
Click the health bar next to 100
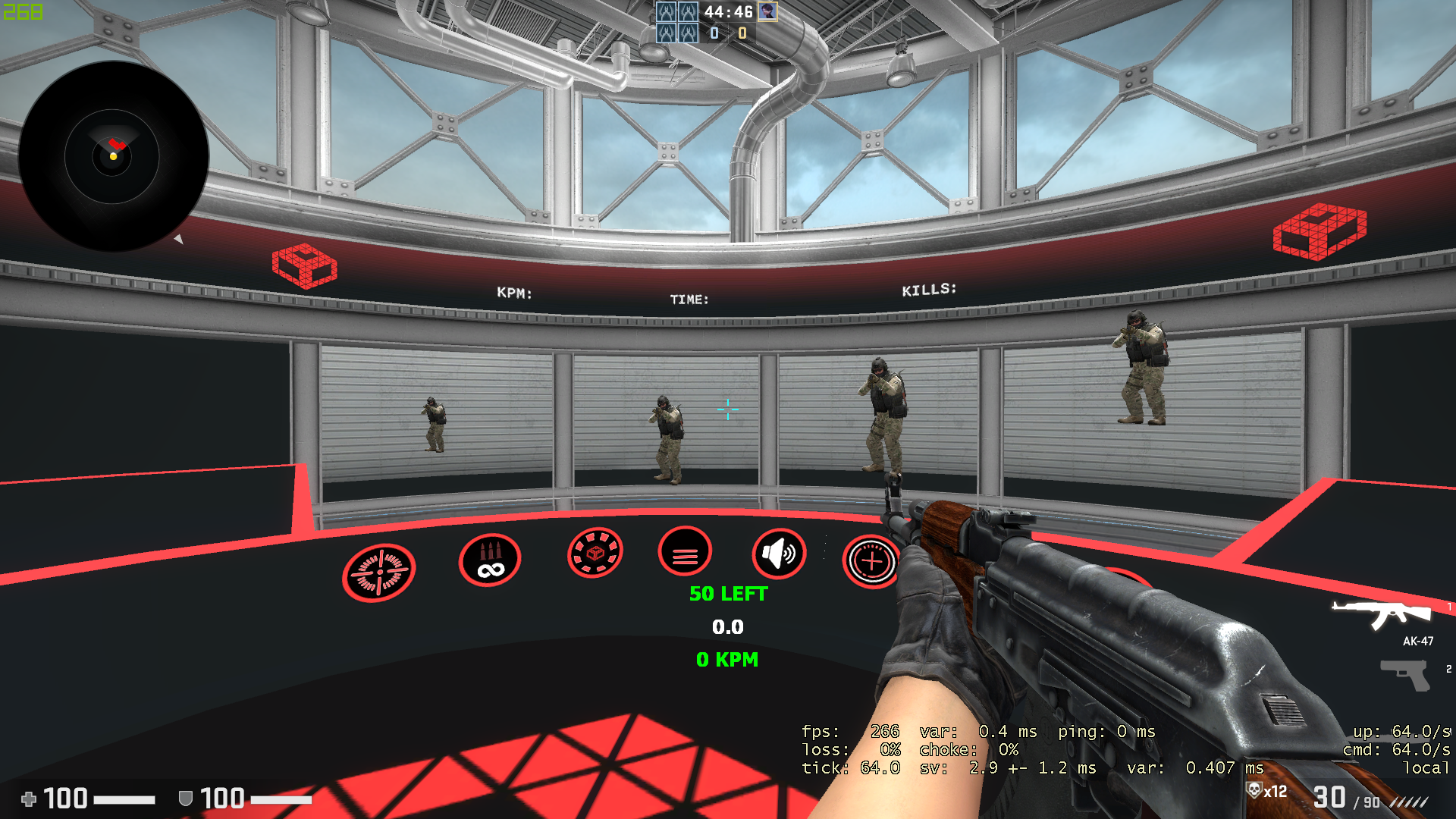point(125,799)
